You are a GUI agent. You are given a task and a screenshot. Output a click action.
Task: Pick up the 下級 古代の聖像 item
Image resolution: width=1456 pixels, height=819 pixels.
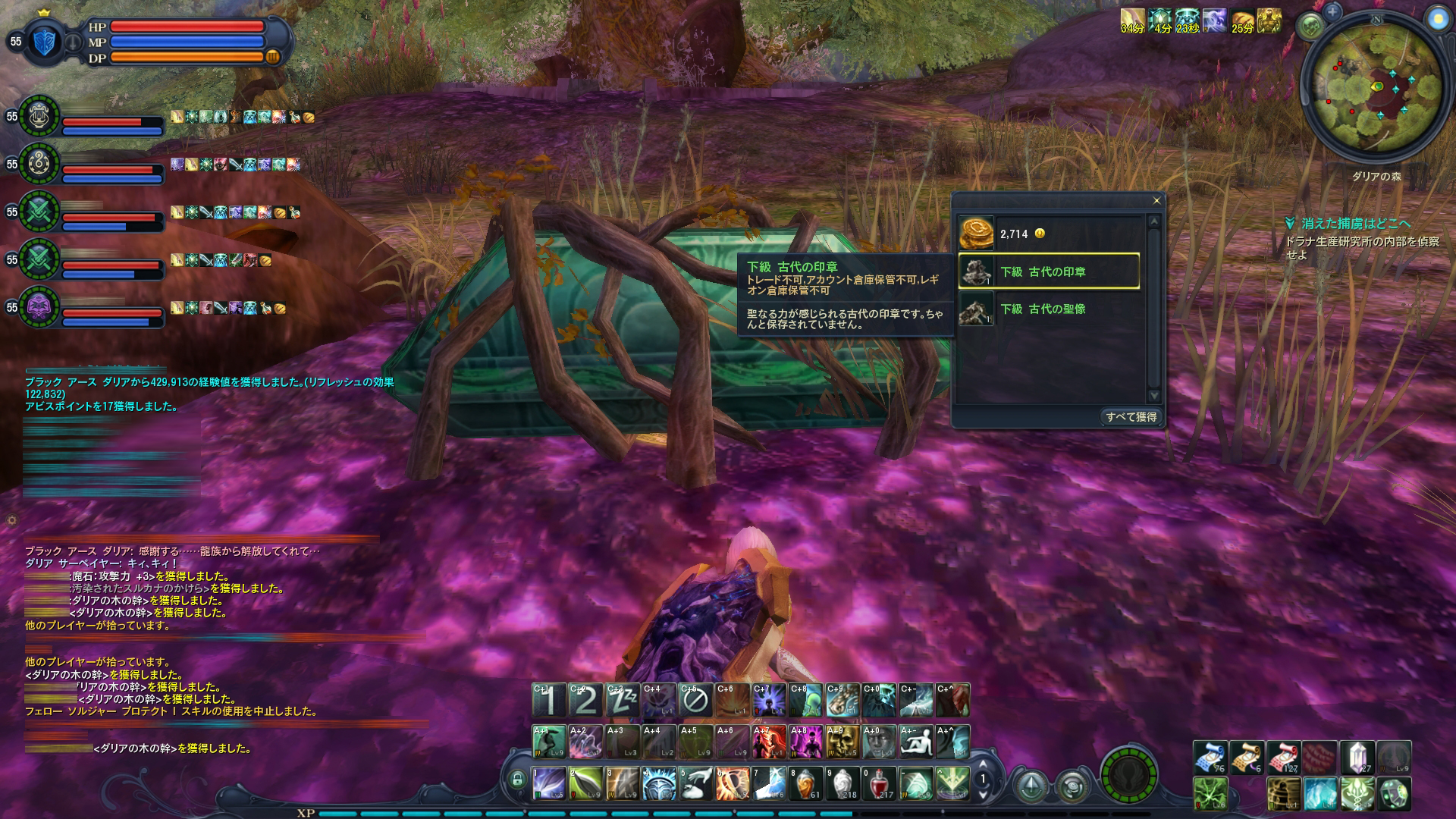pyautogui.click(x=1049, y=309)
